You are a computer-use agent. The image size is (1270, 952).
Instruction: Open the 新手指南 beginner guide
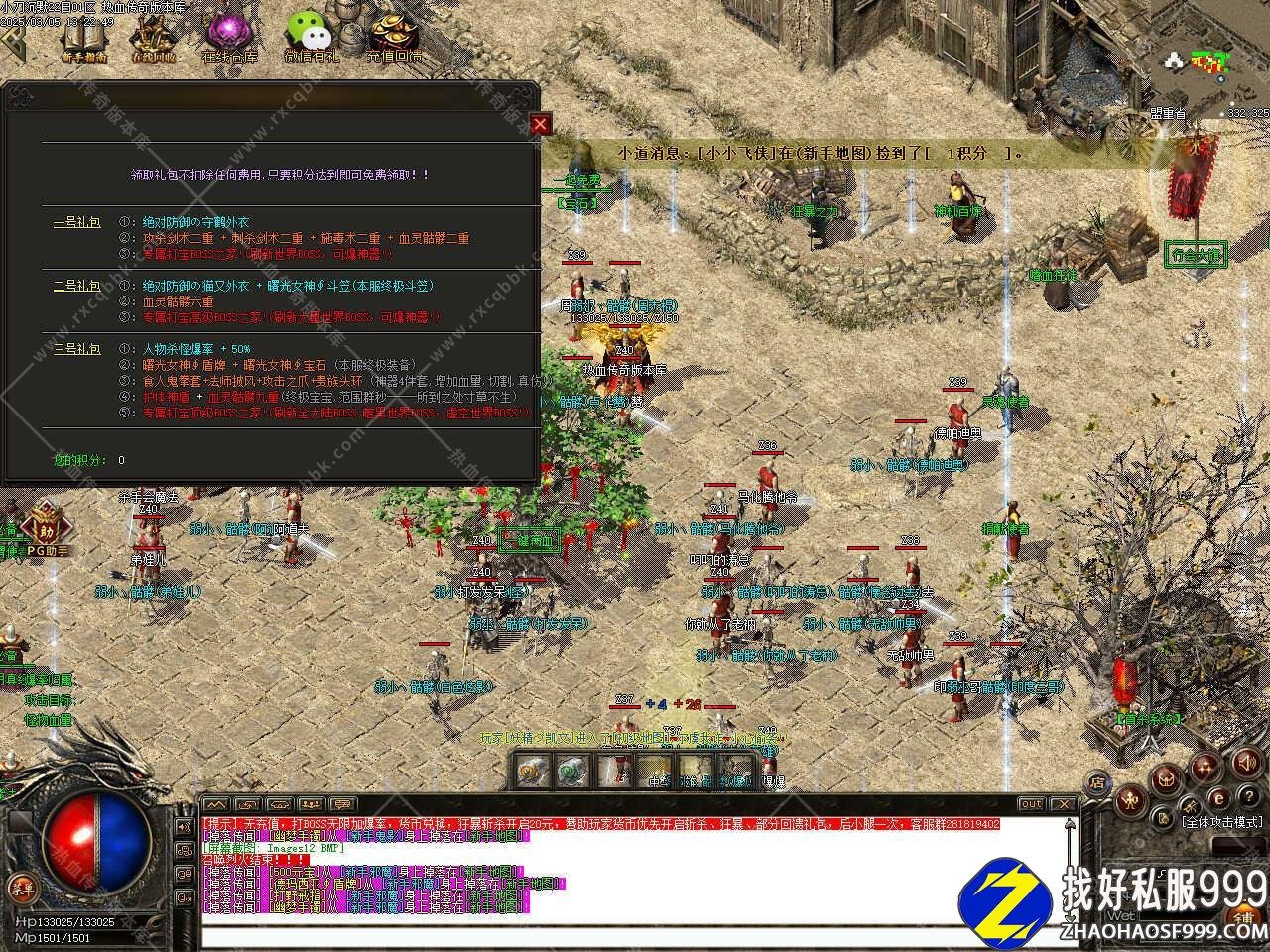pos(83,40)
